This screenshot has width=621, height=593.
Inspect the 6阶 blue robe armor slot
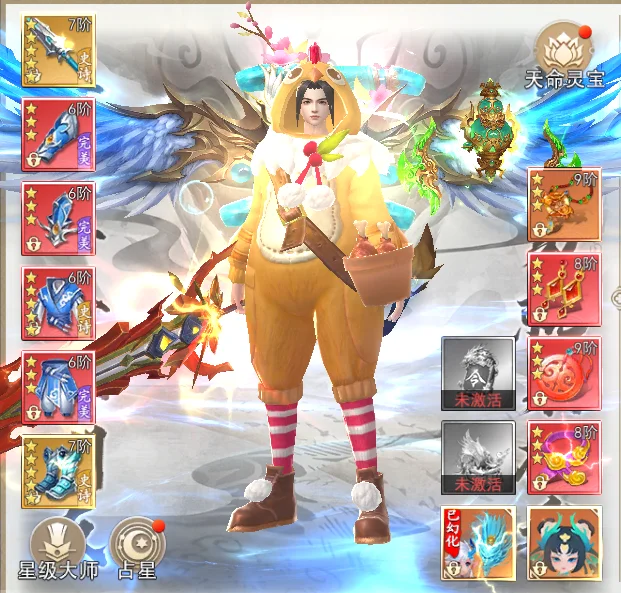point(58,303)
